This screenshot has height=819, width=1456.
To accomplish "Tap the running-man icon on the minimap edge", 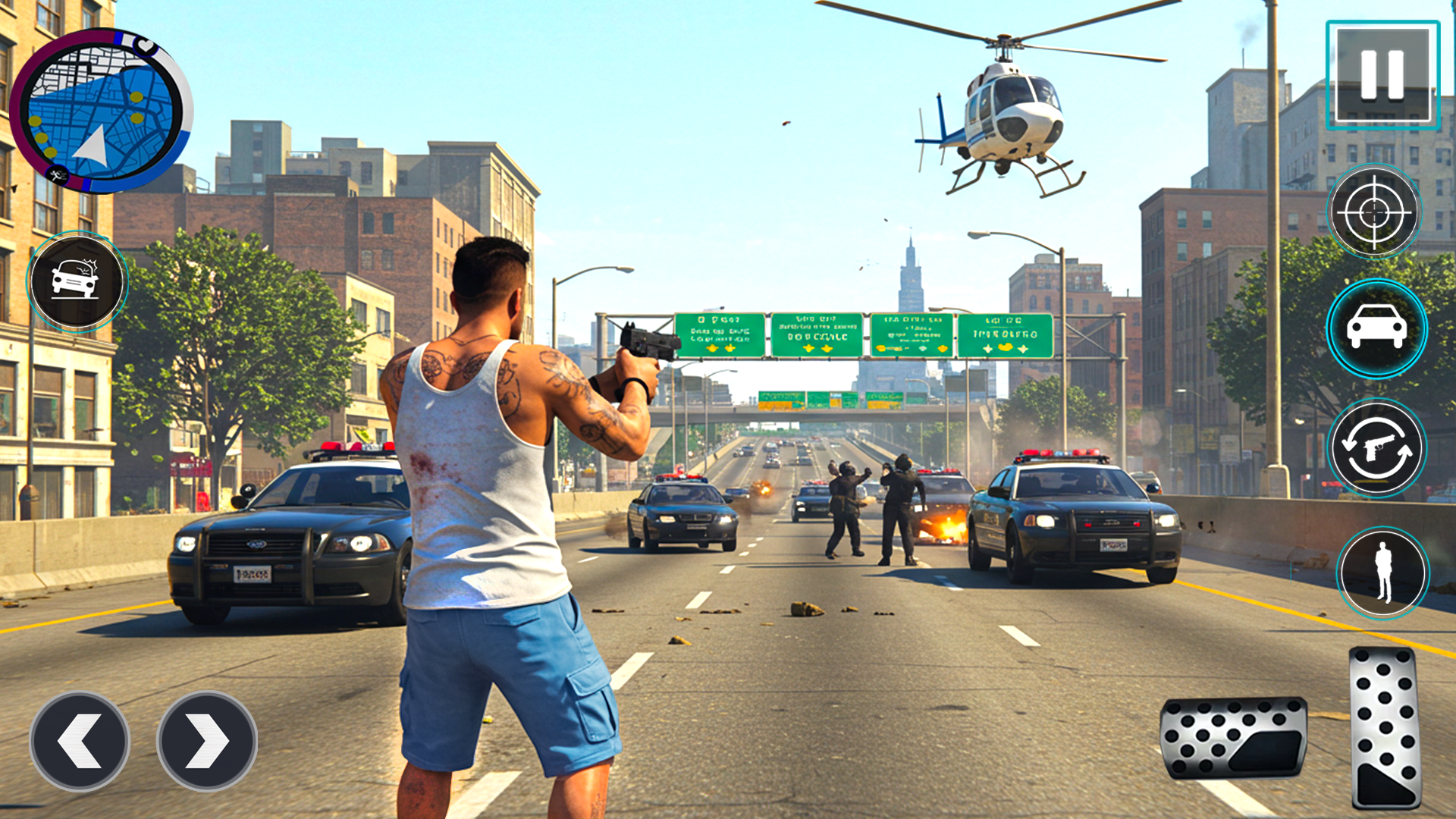I will tap(56, 174).
